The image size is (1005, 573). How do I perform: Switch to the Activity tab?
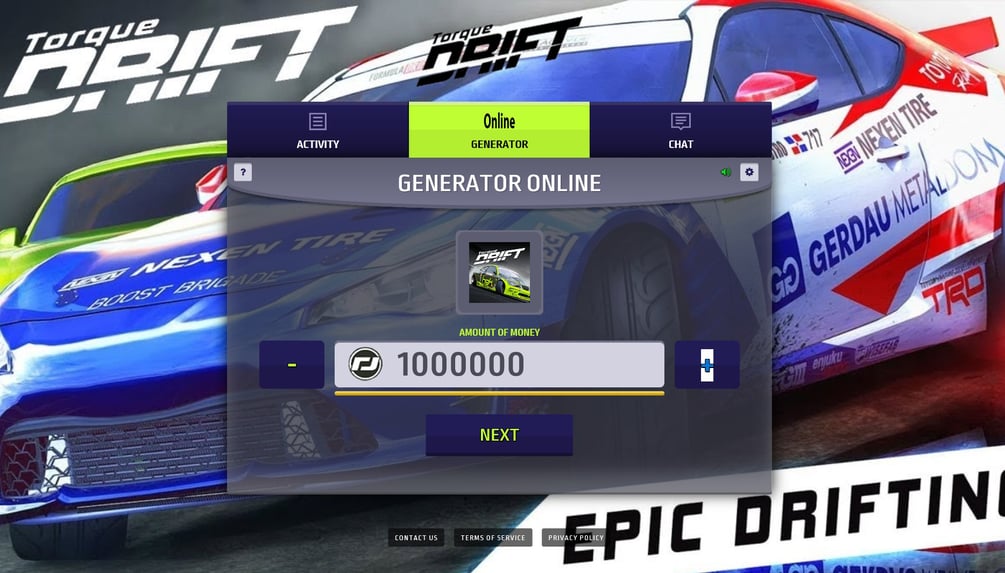318,130
